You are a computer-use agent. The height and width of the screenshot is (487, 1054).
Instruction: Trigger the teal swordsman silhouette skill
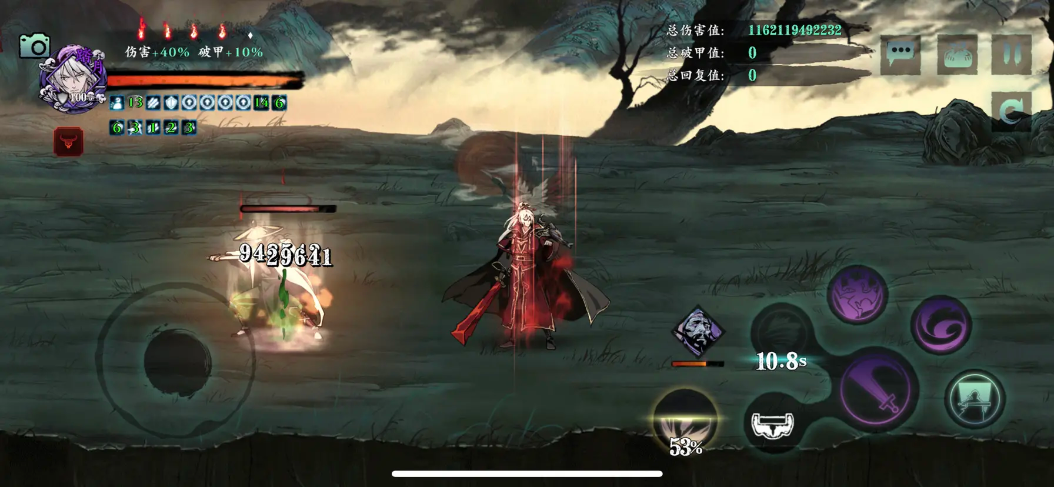pyautogui.click(x=974, y=399)
